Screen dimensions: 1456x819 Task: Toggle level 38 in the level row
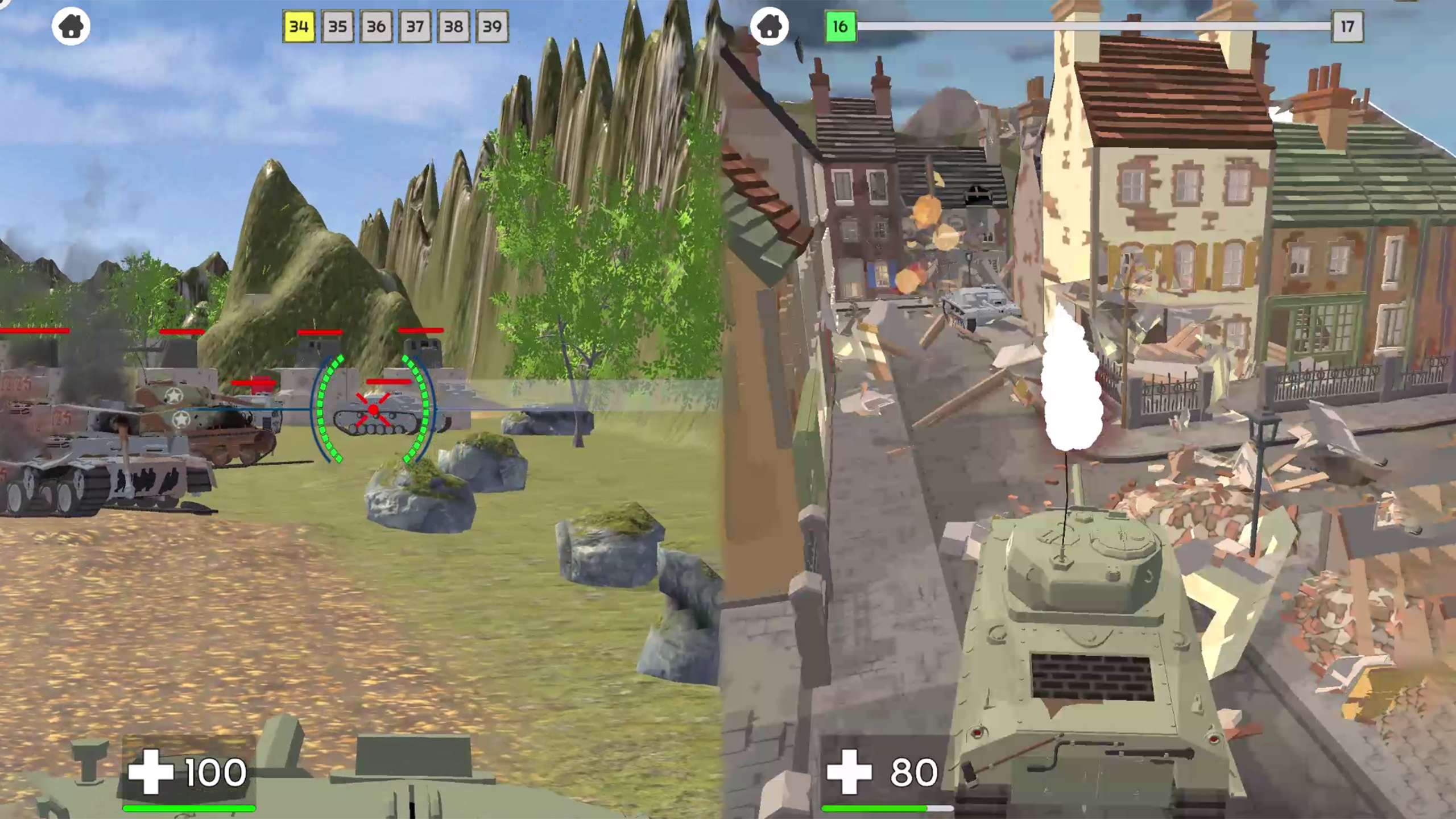coord(453,26)
